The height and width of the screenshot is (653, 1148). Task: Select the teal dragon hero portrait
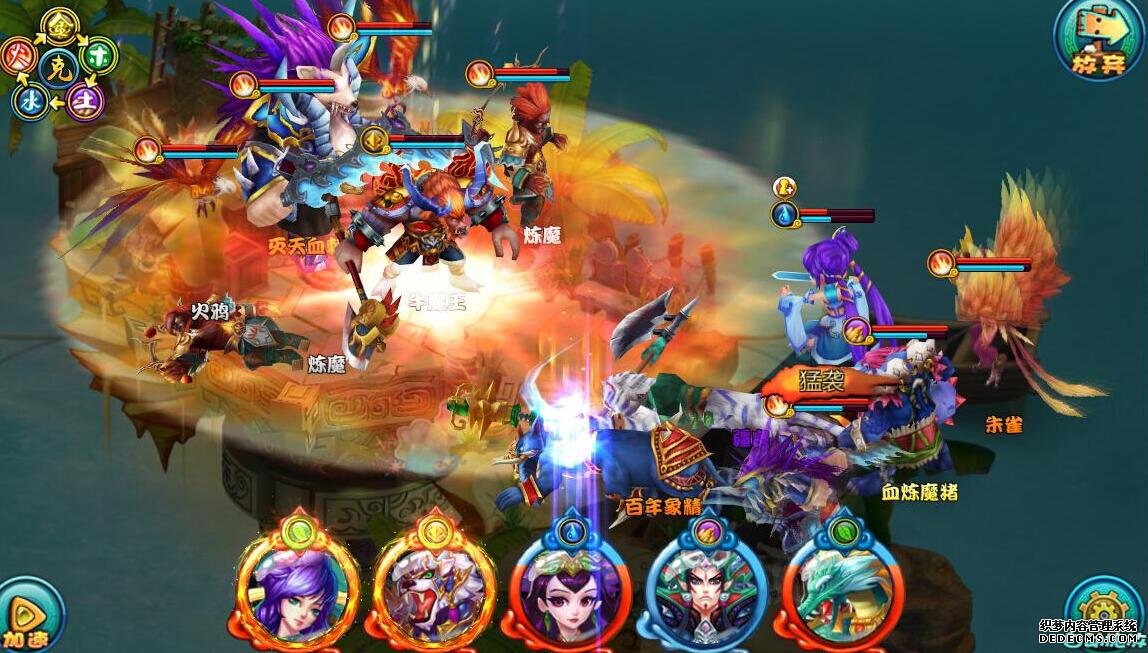click(844, 590)
